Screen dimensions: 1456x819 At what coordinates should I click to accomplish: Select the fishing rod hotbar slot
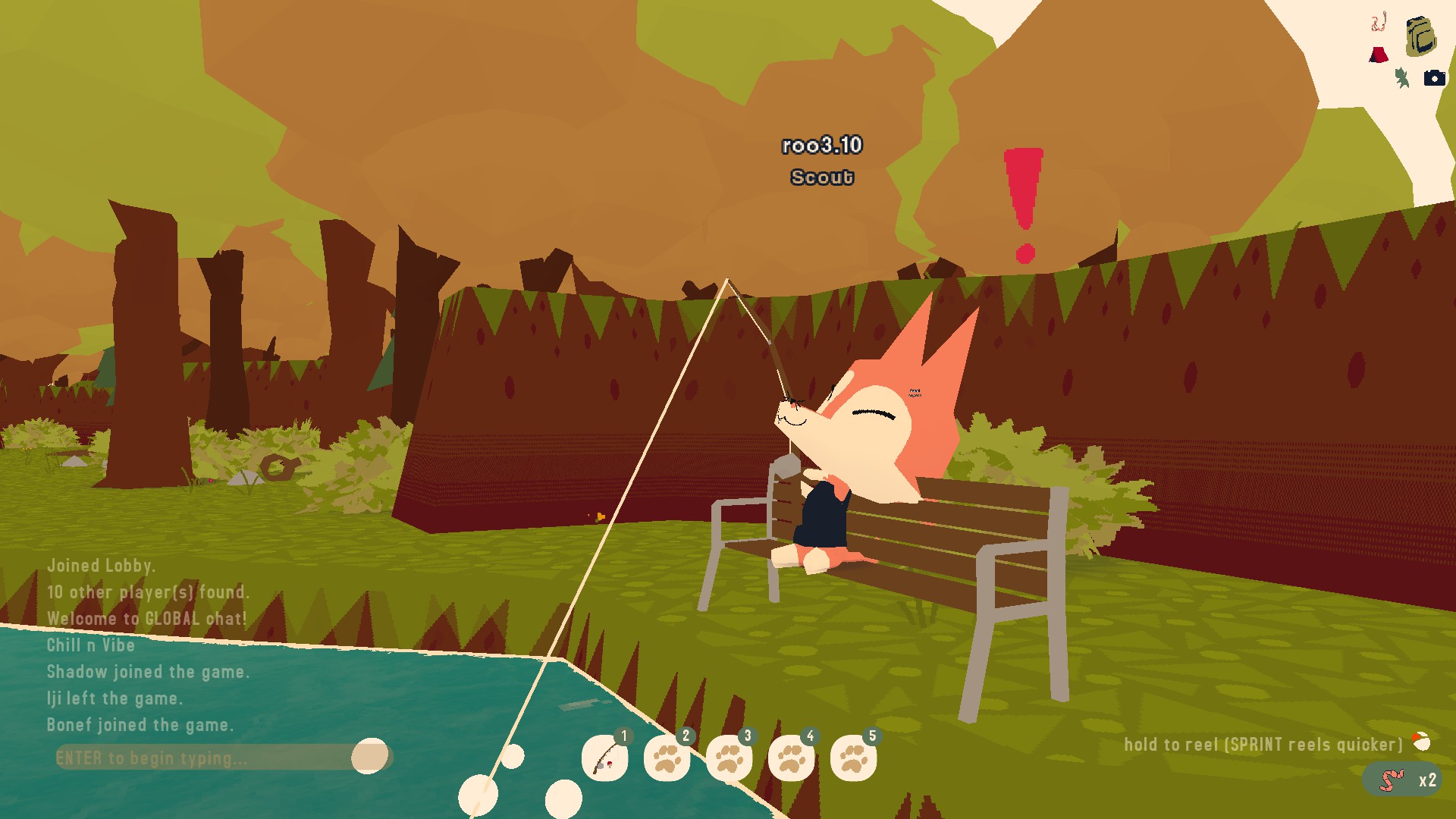point(604,758)
